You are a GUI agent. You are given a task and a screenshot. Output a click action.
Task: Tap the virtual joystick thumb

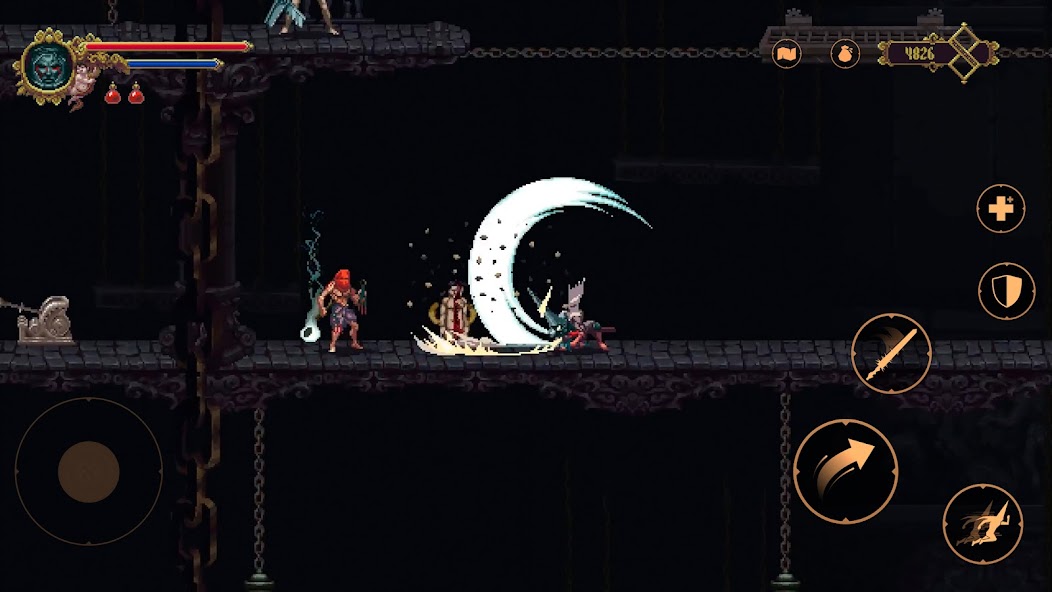[x=89, y=471]
